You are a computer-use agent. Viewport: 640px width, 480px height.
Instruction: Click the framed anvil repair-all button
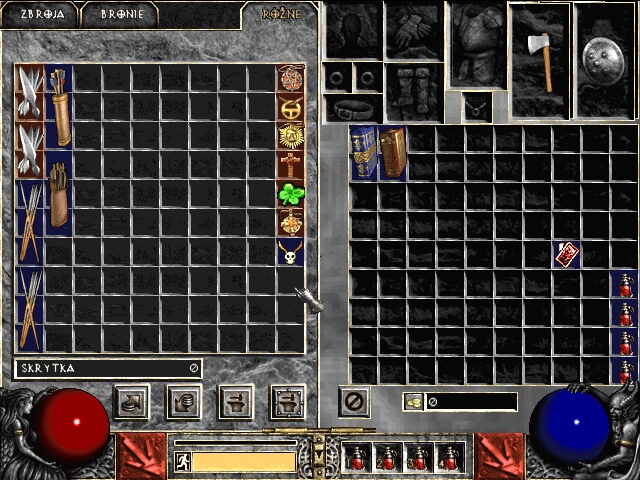[x=288, y=402]
